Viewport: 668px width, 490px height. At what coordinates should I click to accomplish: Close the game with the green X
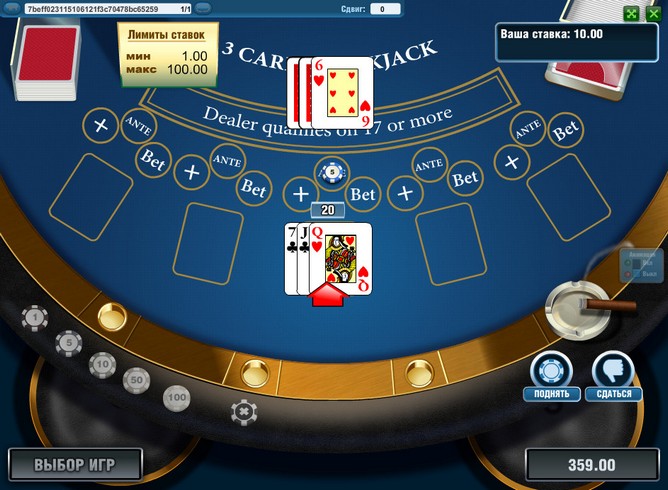[653, 13]
